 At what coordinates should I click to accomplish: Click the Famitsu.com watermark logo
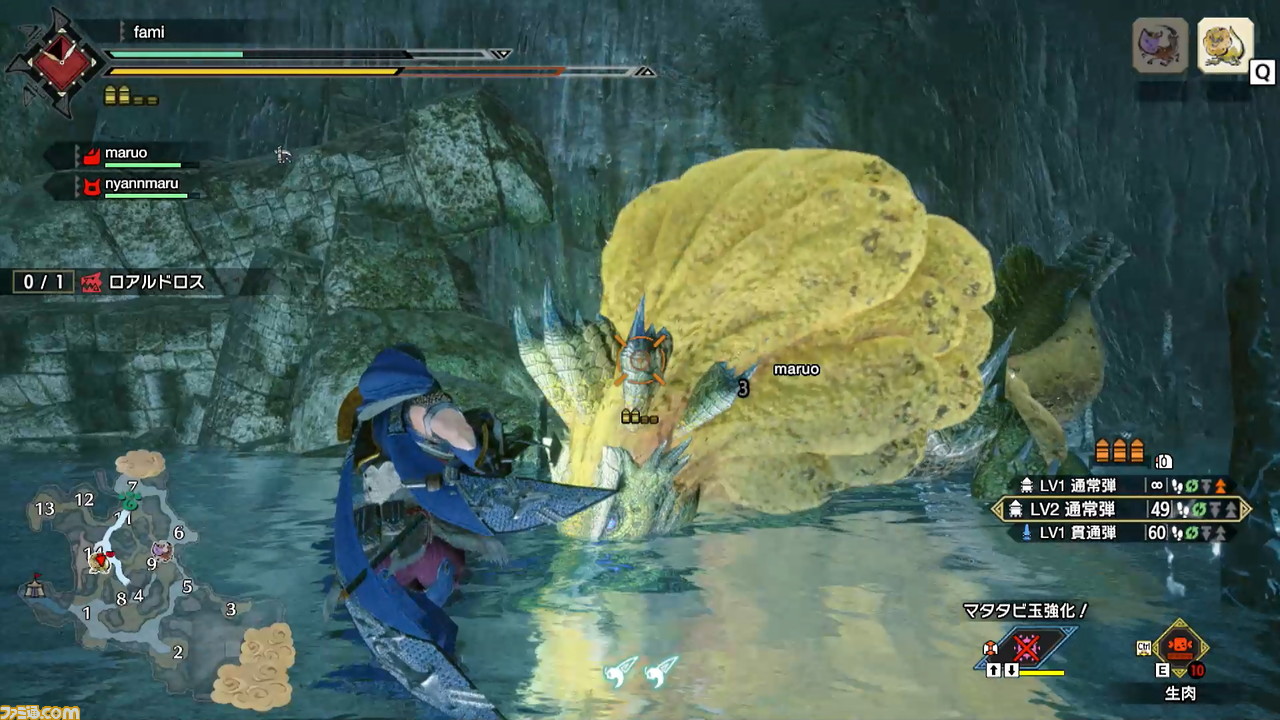point(40,710)
